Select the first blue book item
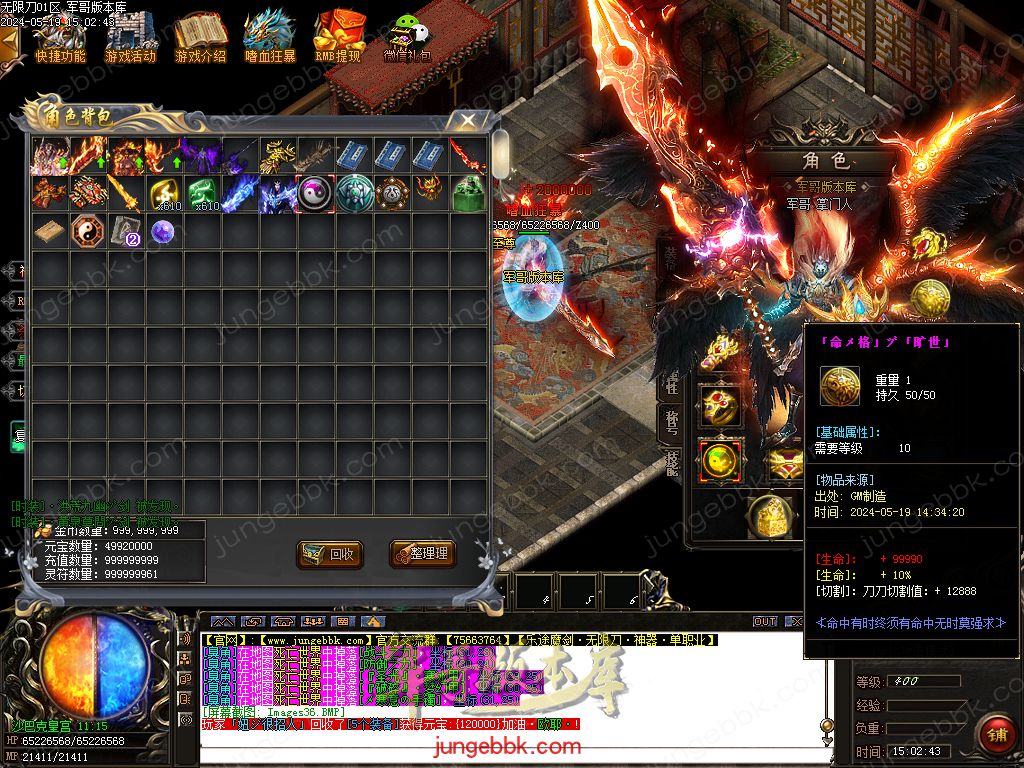The image size is (1024, 768). [353, 155]
